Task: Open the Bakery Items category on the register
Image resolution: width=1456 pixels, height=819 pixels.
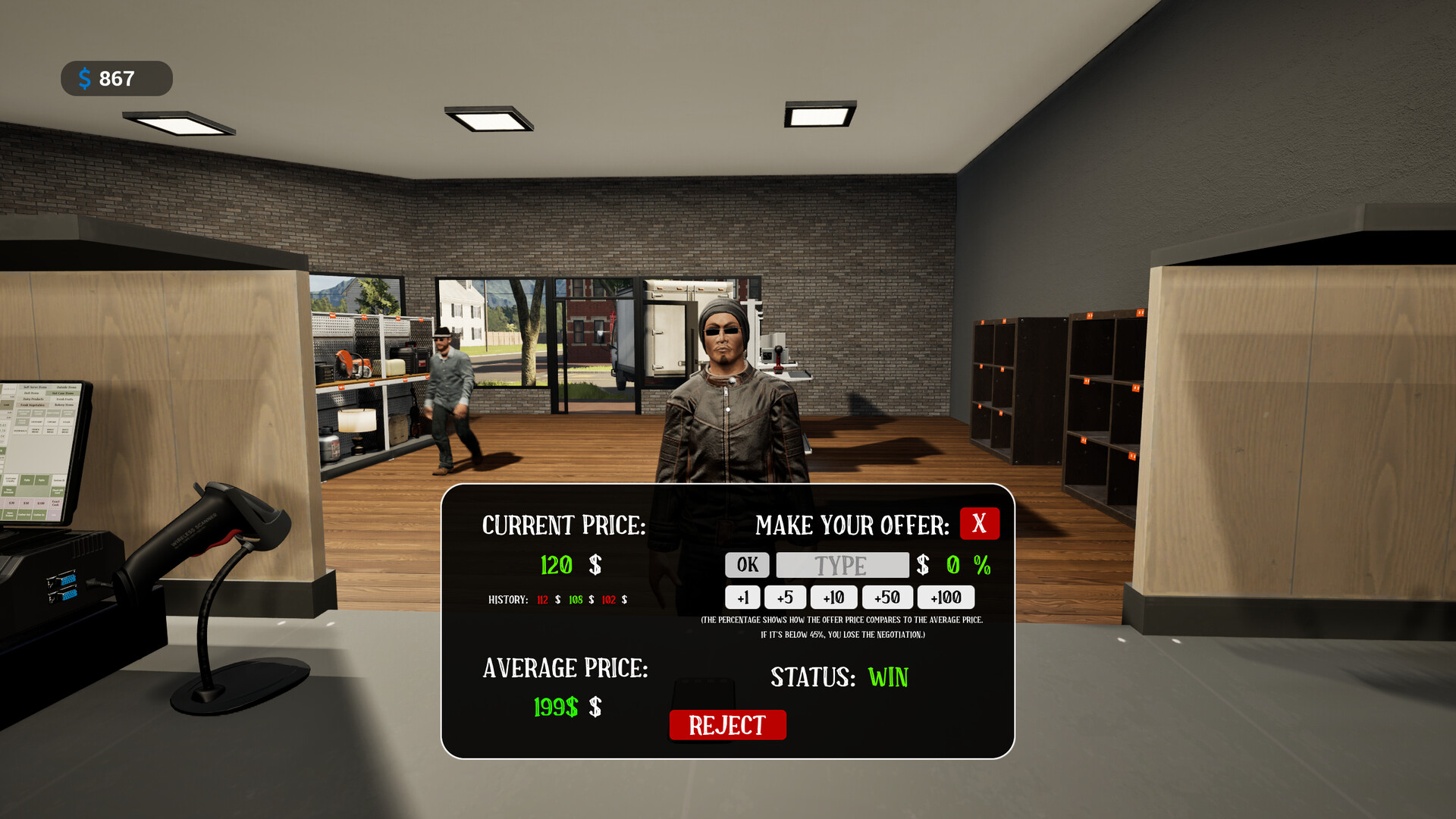Action: [x=64, y=405]
